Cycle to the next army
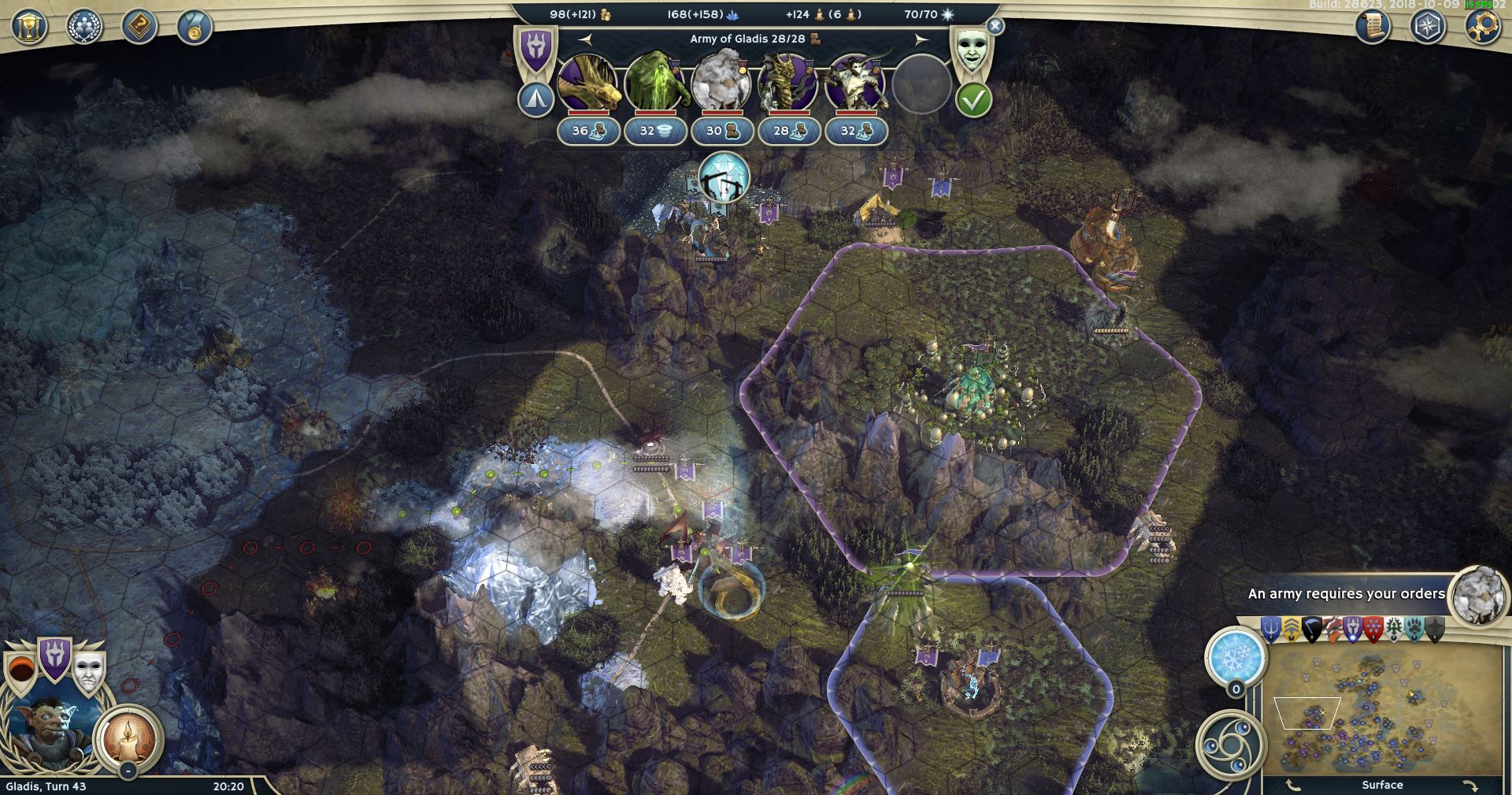The width and height of the screenshot is (1512, 795). [x=921, y=39]
